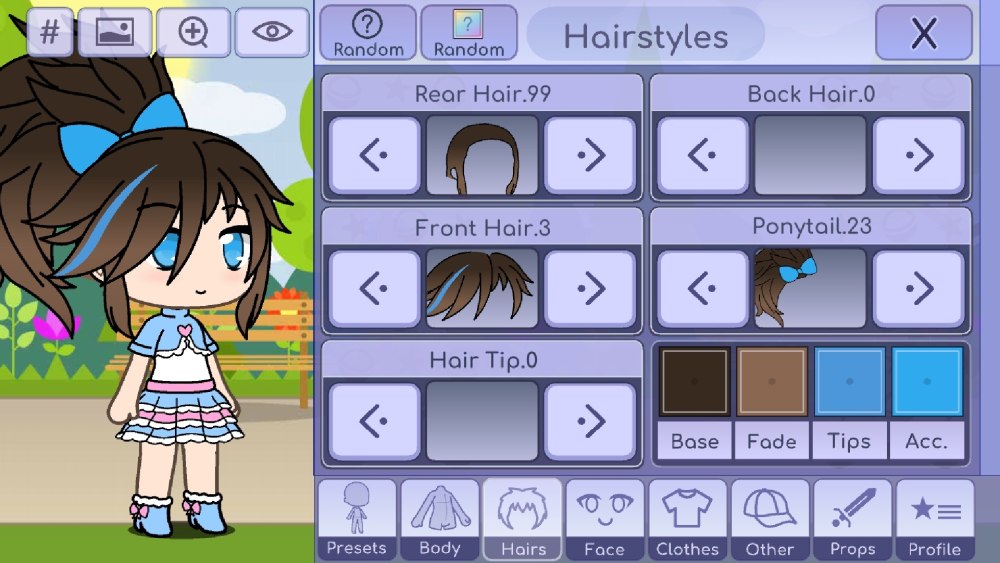This screenshot has height=563, width=1000.
Task: Switch to the Face tab
Action: pos(605,518)
